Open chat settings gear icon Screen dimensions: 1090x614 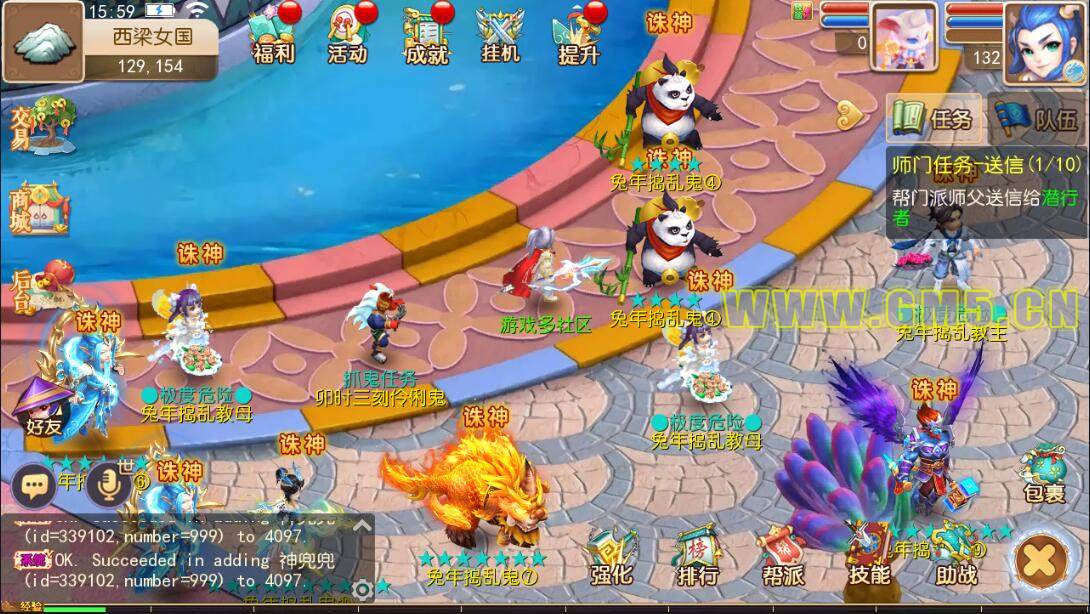coord(362,590)
